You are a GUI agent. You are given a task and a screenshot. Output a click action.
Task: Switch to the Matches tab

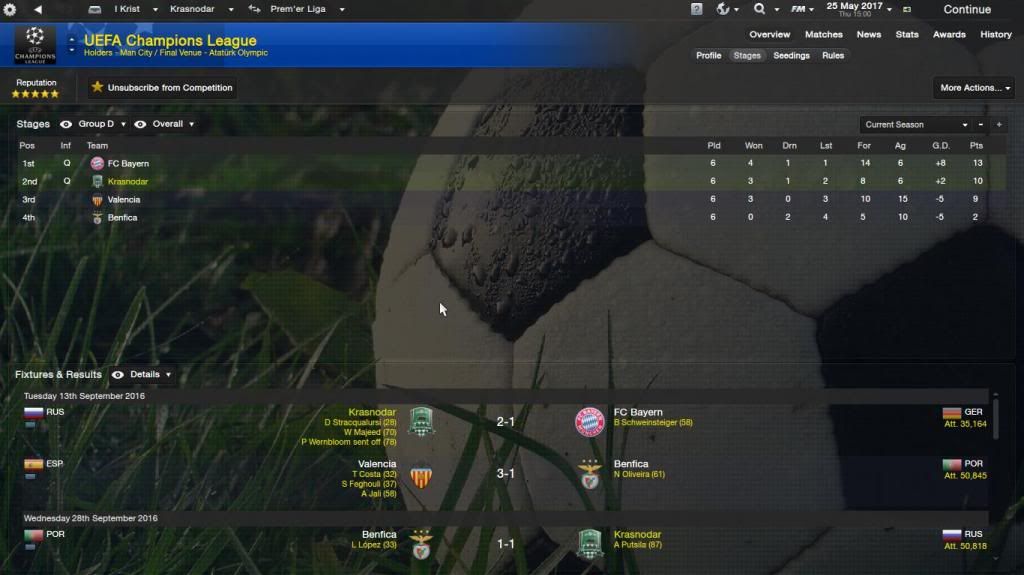click(823, 34)
